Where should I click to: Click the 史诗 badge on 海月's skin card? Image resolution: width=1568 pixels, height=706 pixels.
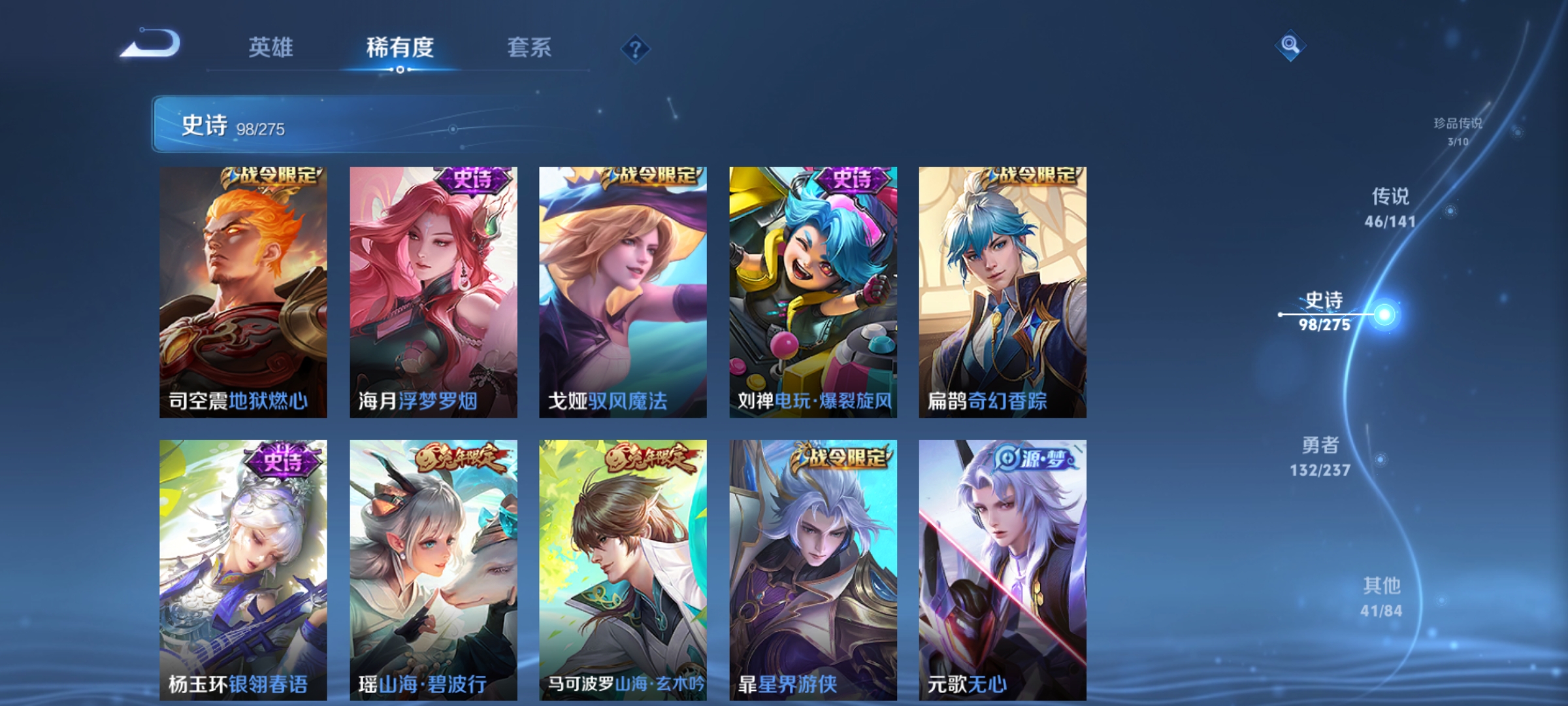(x=470, y=180)
